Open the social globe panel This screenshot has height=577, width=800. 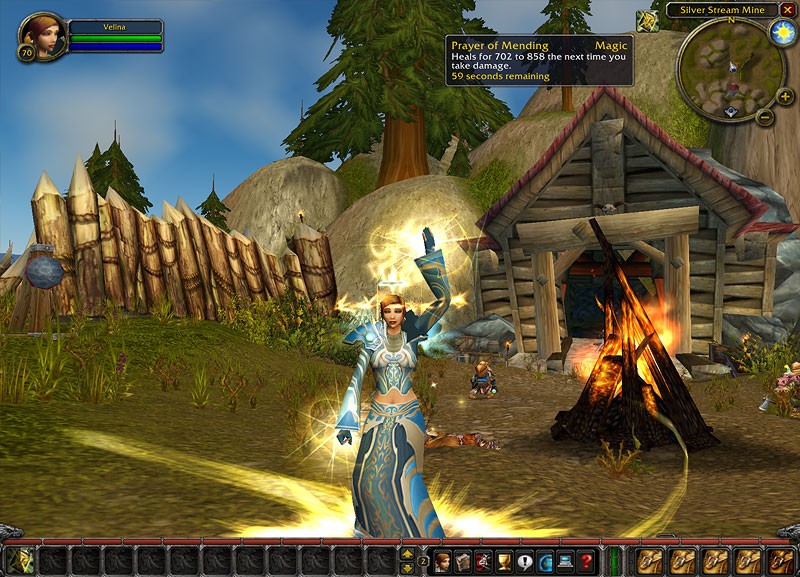pyautogui.click(x=545, y=561)
